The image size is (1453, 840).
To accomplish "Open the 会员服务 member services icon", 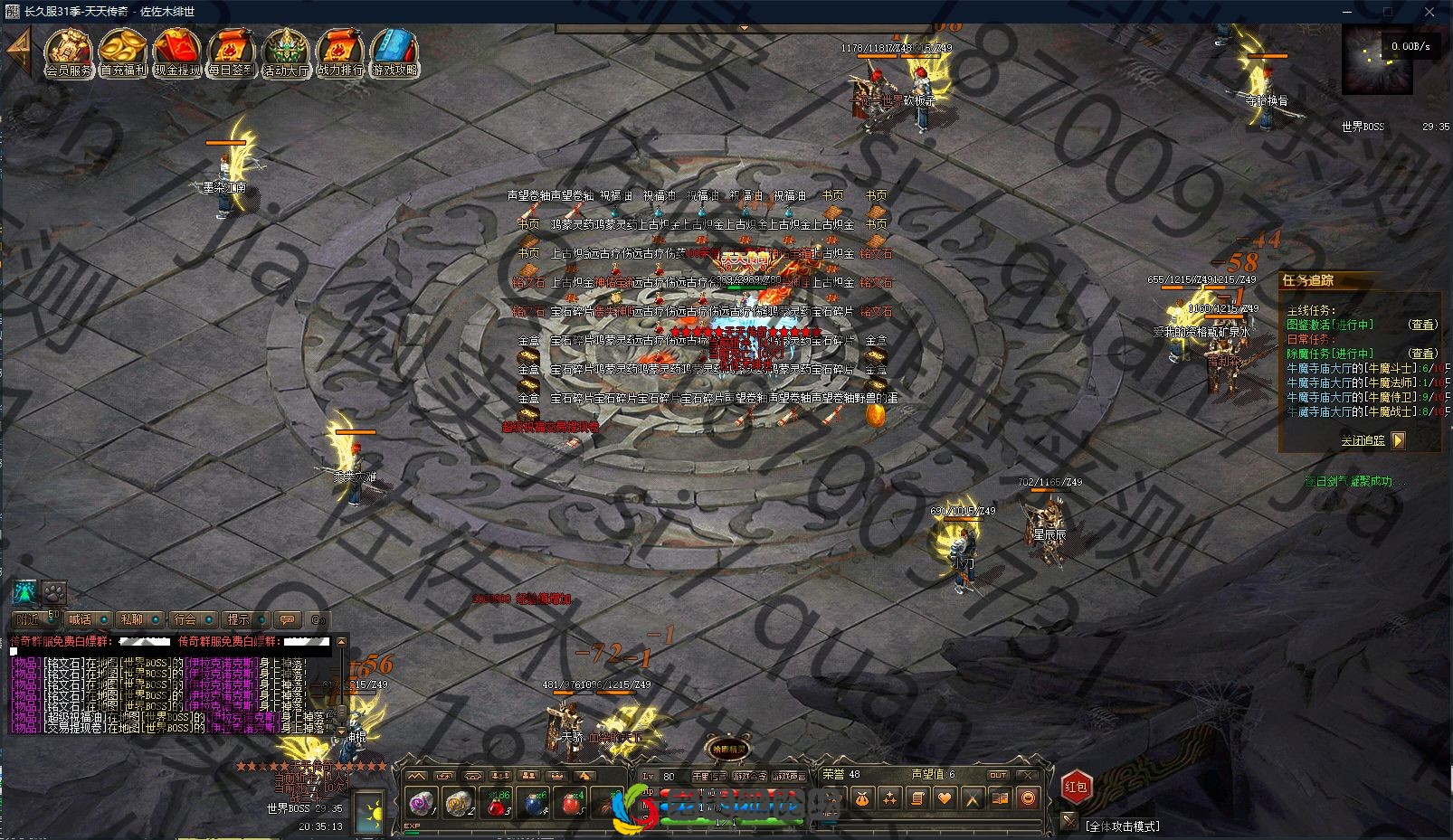I will tap(69, 52).
